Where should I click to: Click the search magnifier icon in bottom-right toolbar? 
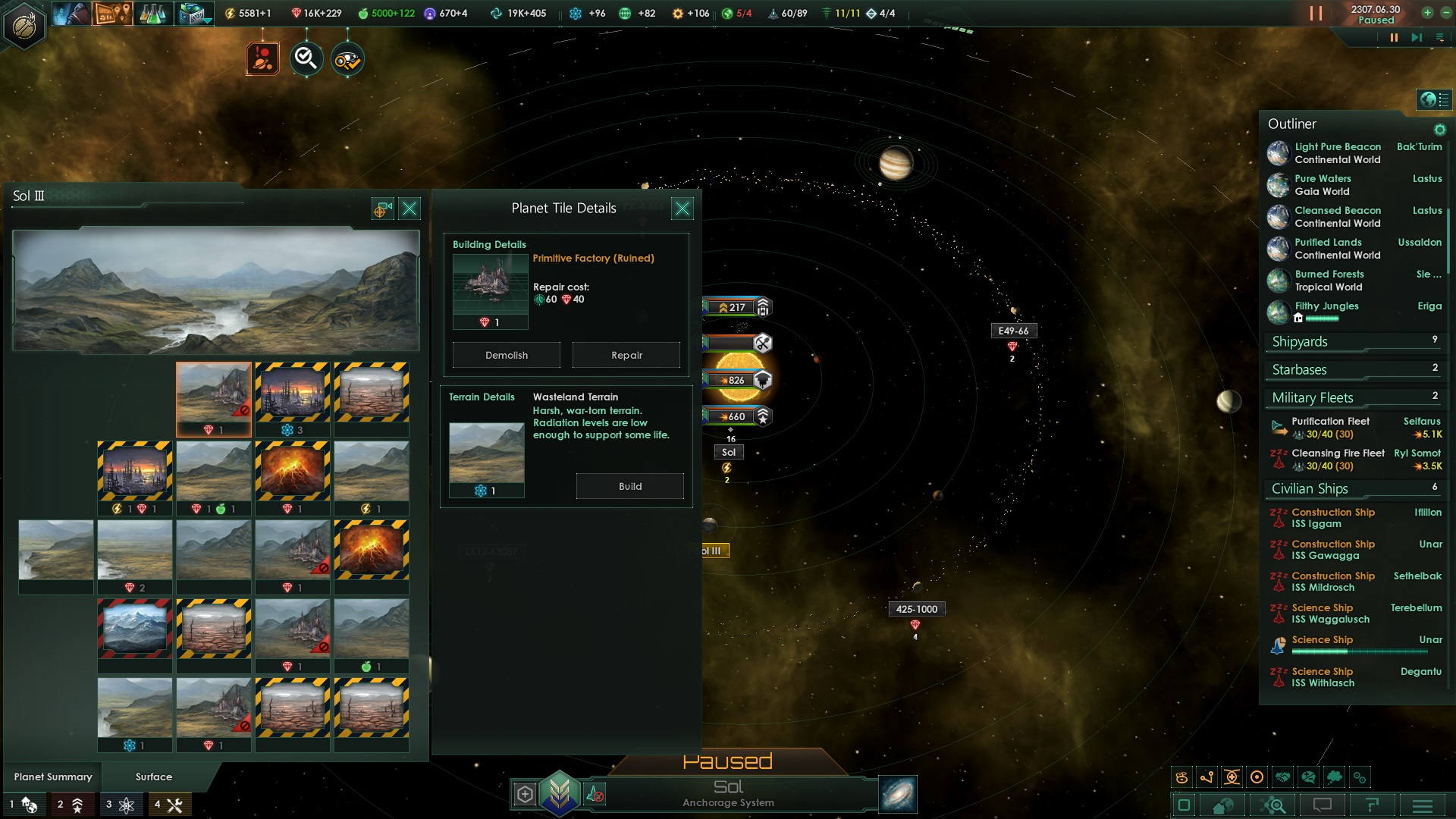point(1274,806)
